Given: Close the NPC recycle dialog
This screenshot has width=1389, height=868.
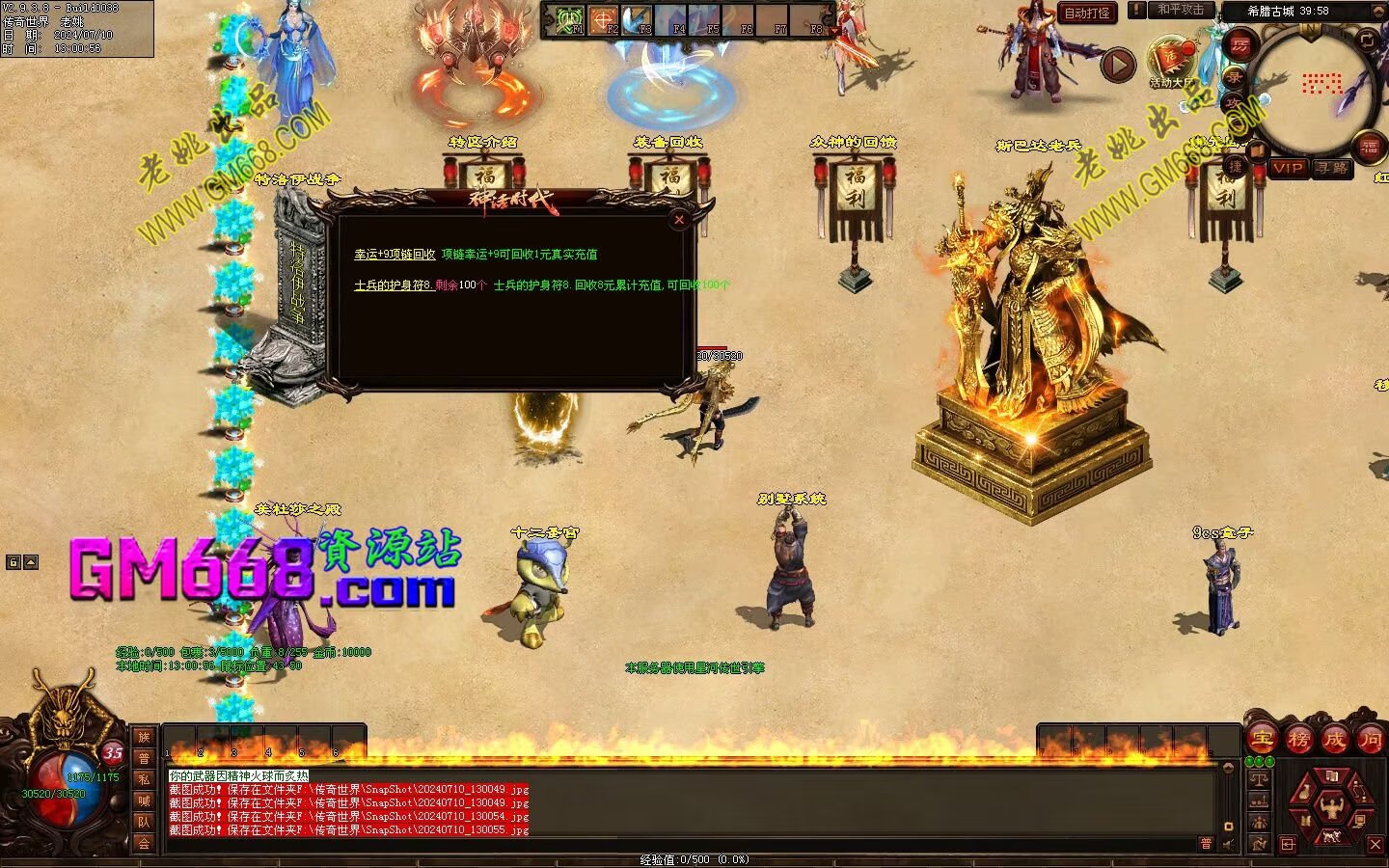Looking at the screenshot, I should (x=679, y=220).
